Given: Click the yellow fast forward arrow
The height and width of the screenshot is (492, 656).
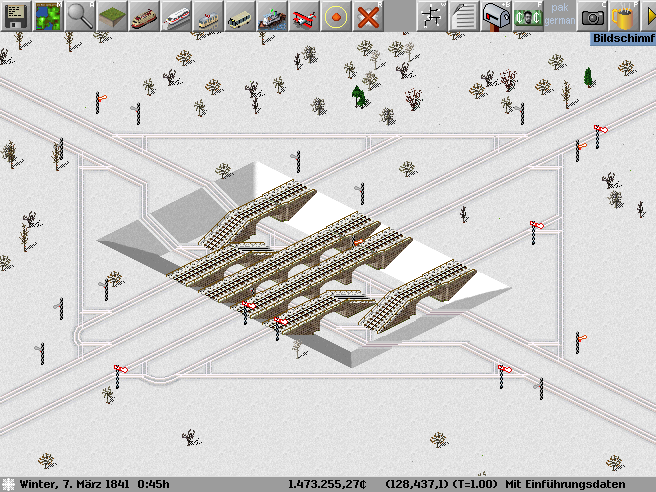Looking at the screenshot, I should [648, 16].
